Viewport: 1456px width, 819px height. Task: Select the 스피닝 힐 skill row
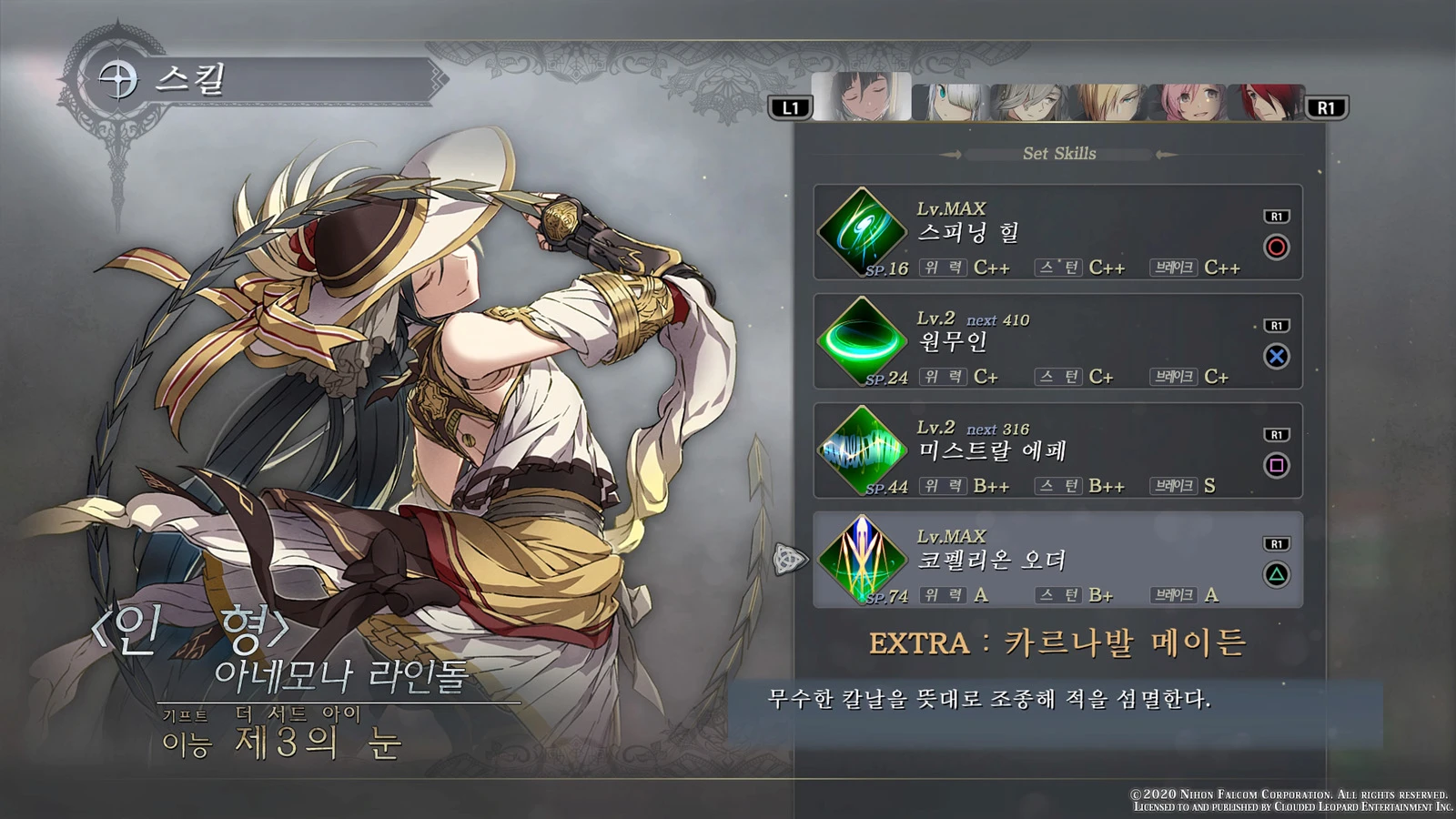point(1057,233)
